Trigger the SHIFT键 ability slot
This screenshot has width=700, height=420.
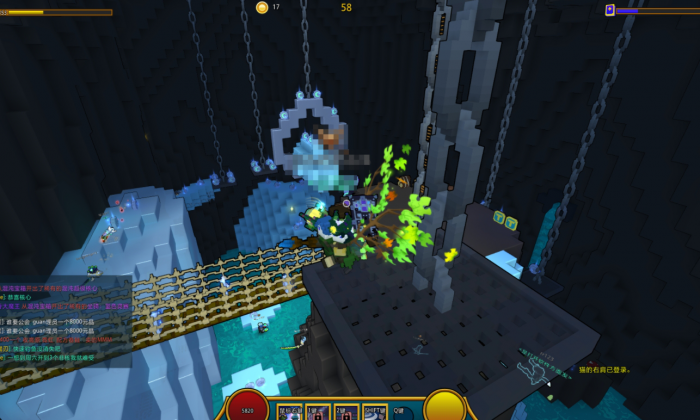point(375,412)
